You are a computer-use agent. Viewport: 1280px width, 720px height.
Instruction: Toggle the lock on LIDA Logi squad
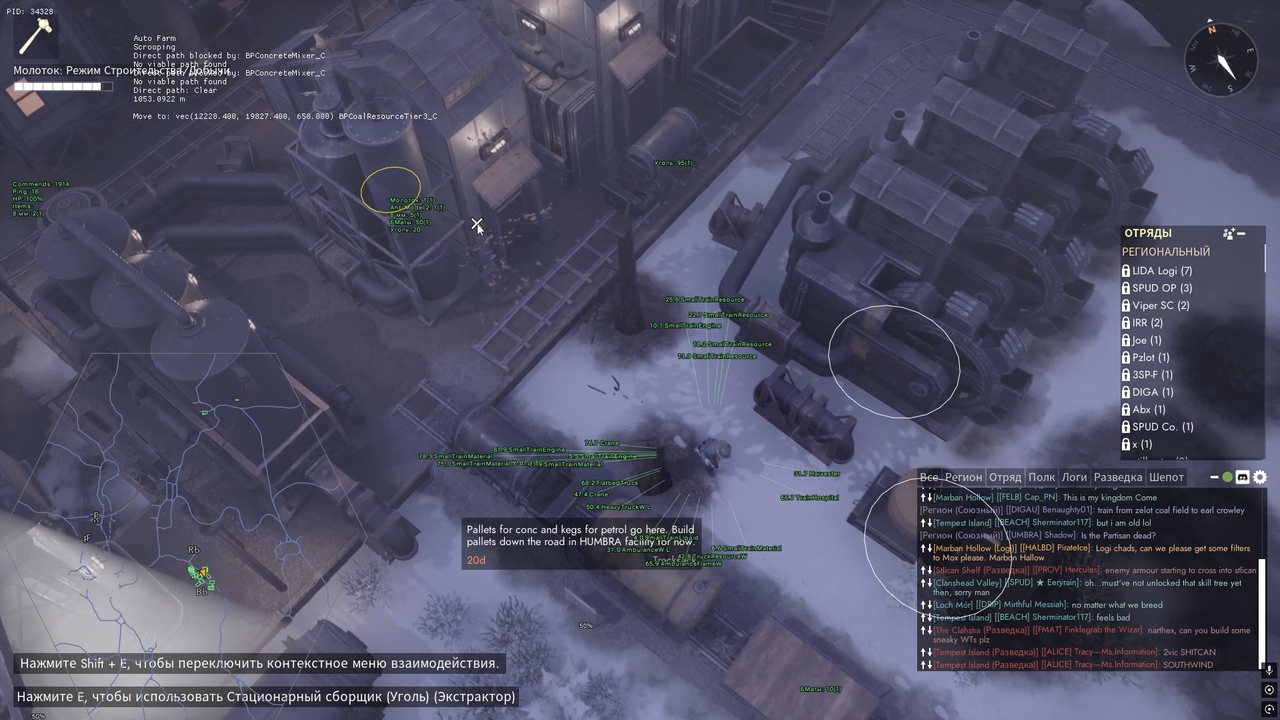(x=1125, y=270)
